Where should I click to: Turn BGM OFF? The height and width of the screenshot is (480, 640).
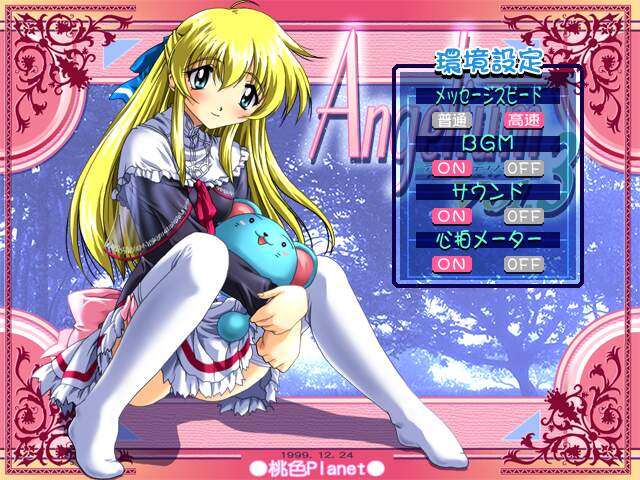point(522,168)
